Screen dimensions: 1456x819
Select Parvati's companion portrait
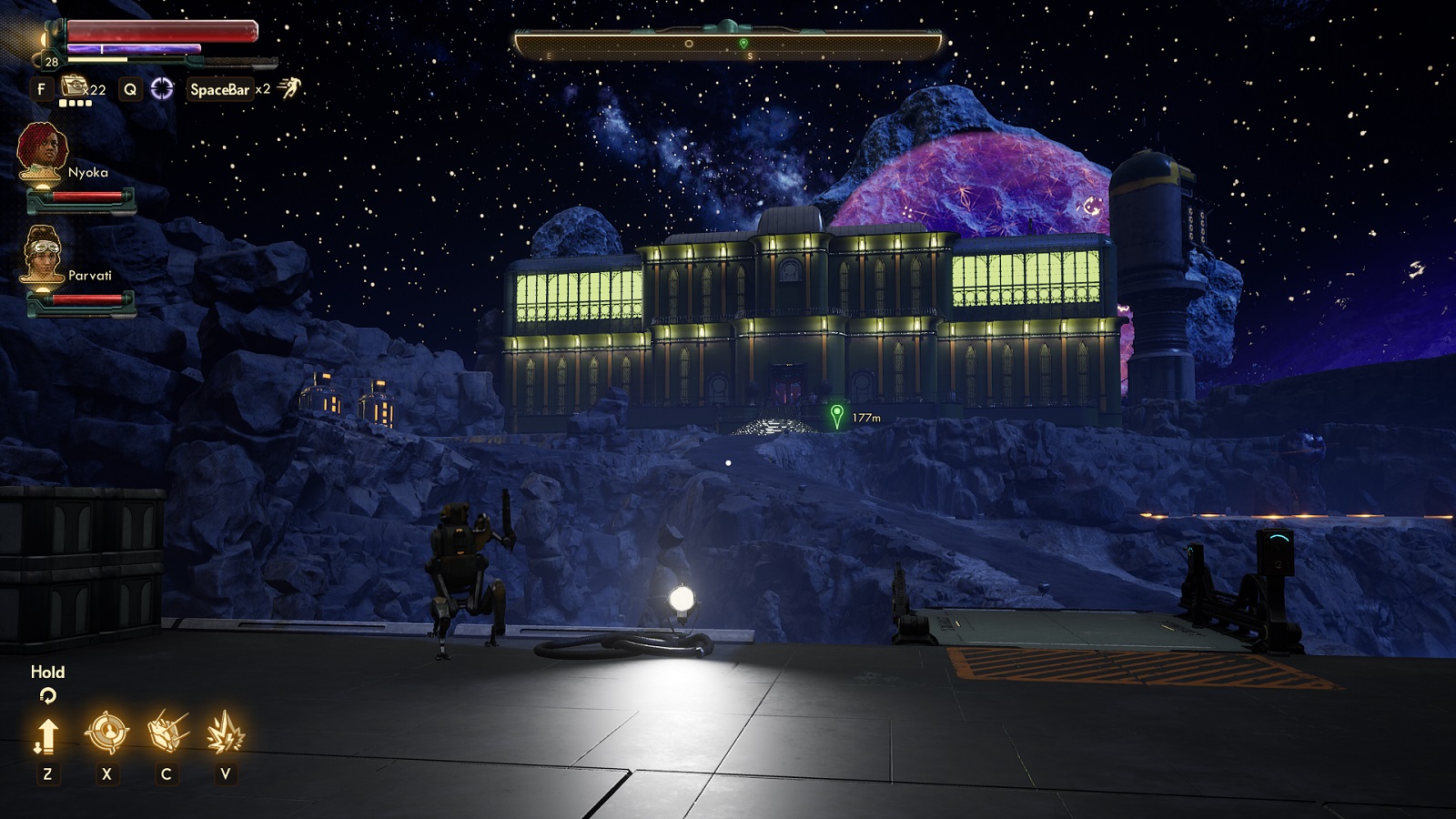pyautogui.click(x=42, y=254)
